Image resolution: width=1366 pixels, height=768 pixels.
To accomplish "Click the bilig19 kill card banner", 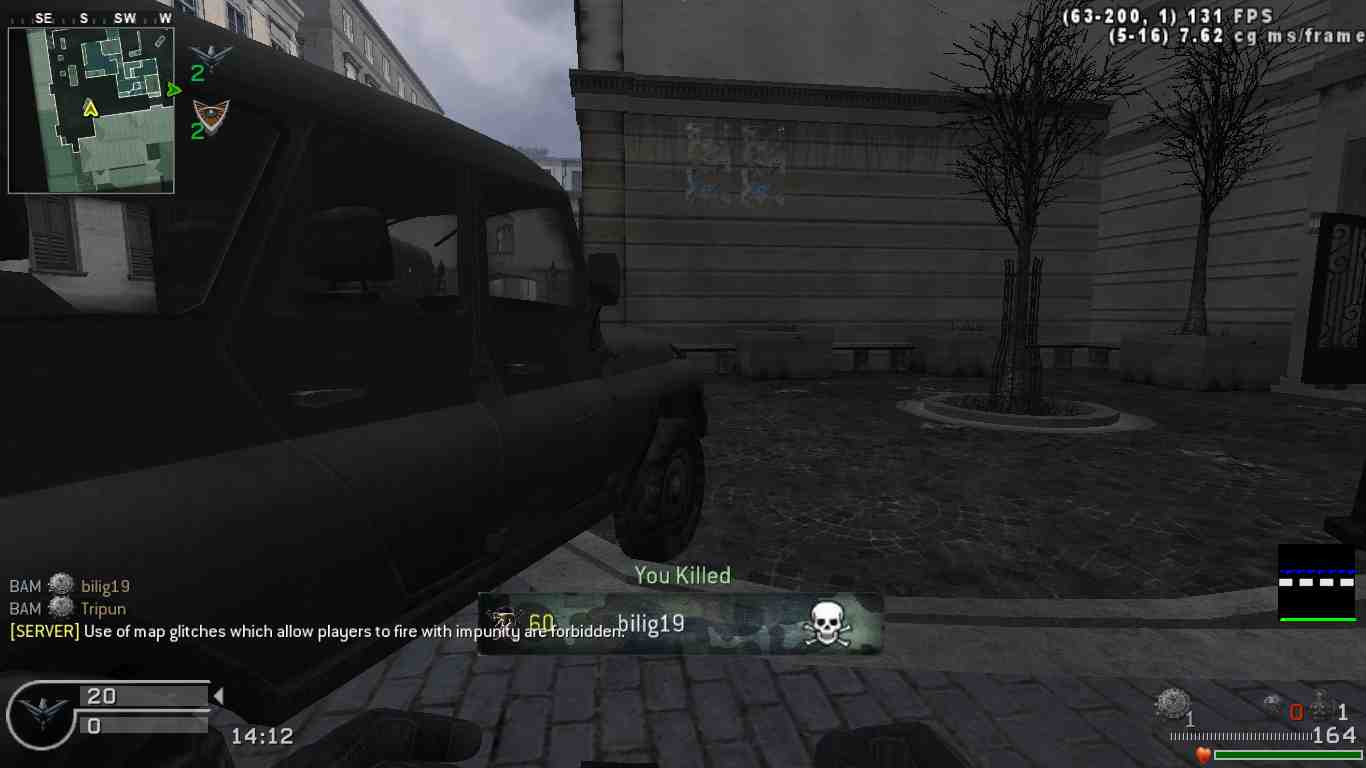I will pyautogui.click(x=680, y=624).
